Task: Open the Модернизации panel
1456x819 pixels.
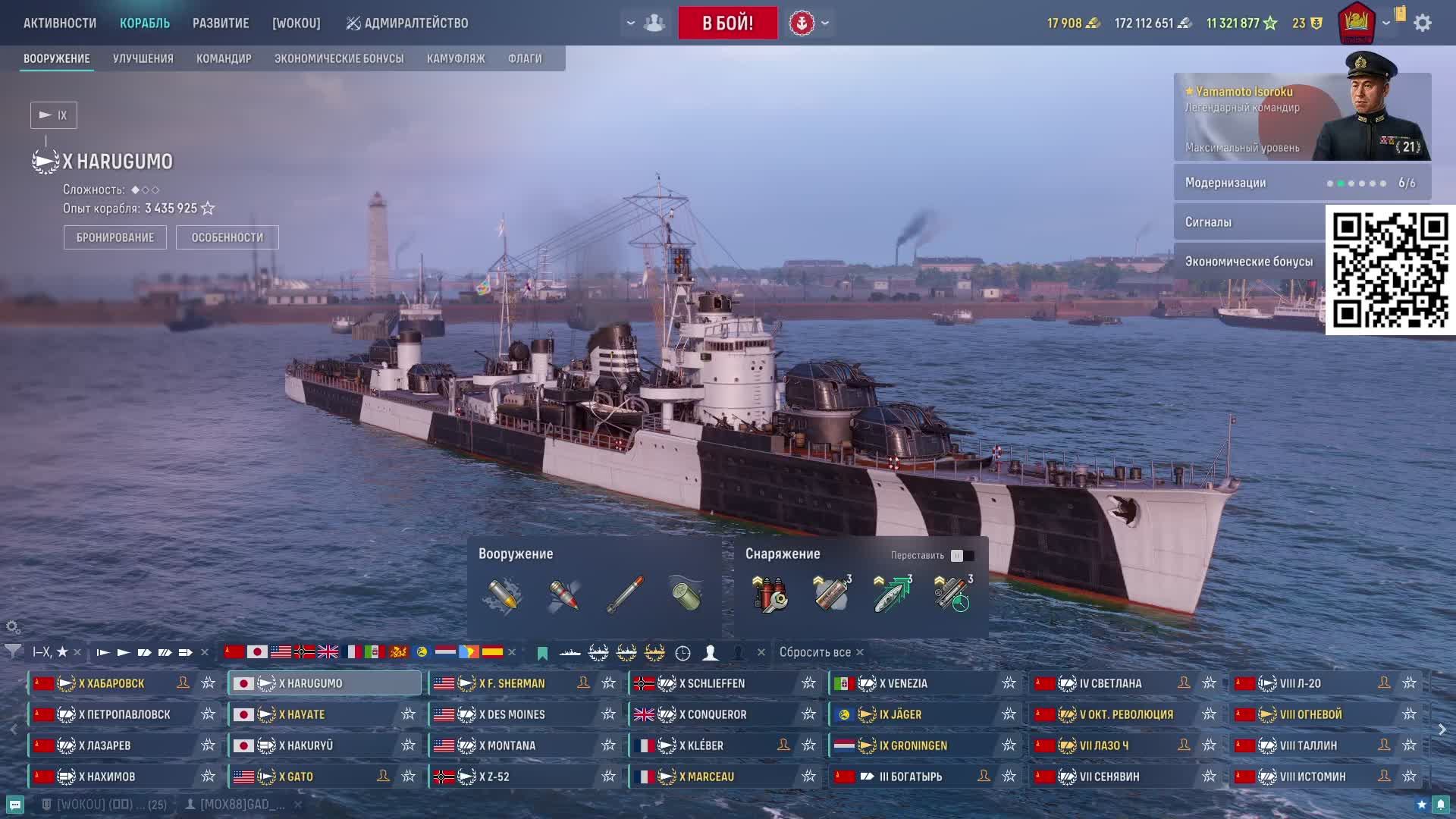Action: (1301, 183)
